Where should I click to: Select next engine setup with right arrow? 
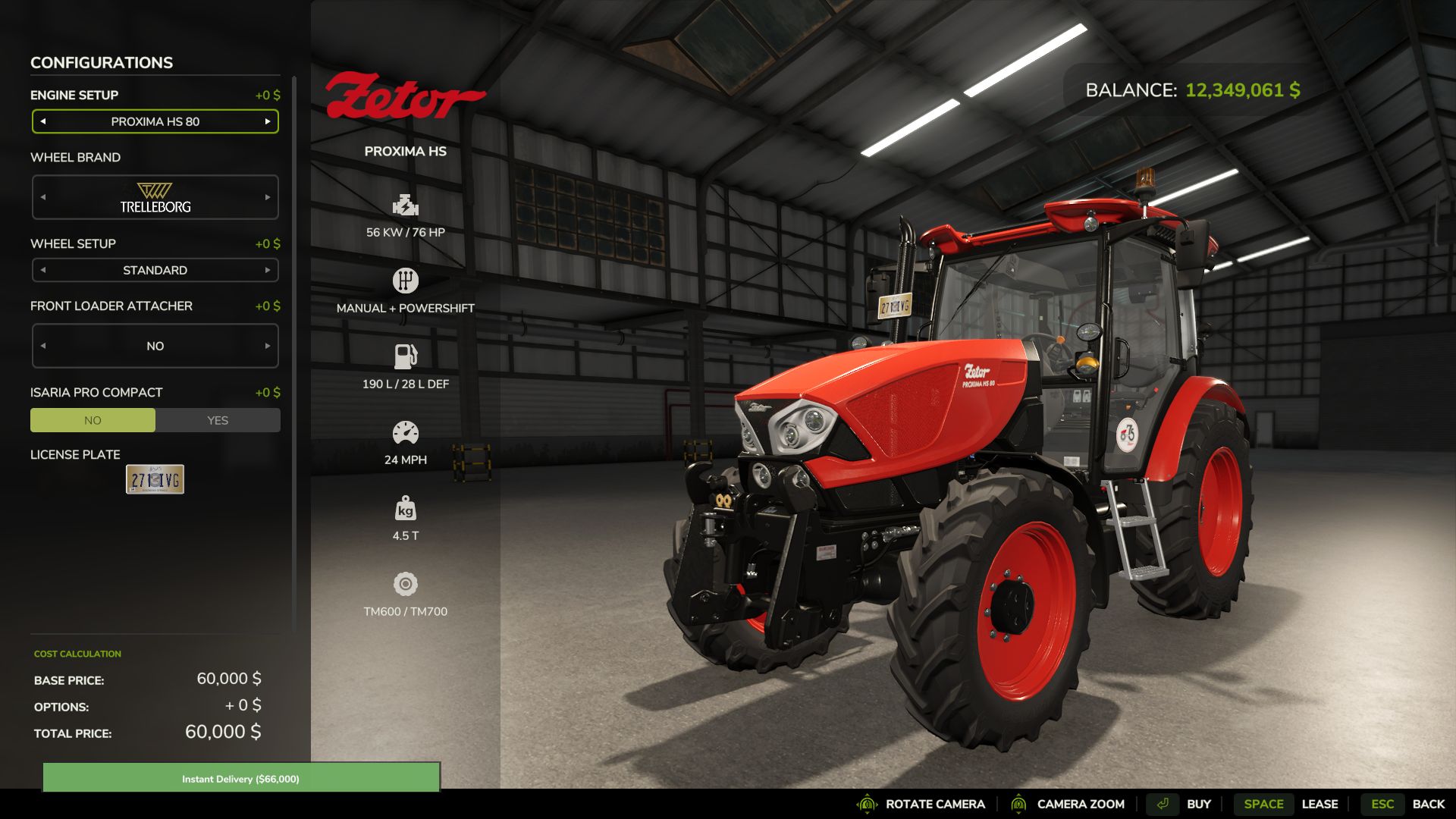coord(268,121)
